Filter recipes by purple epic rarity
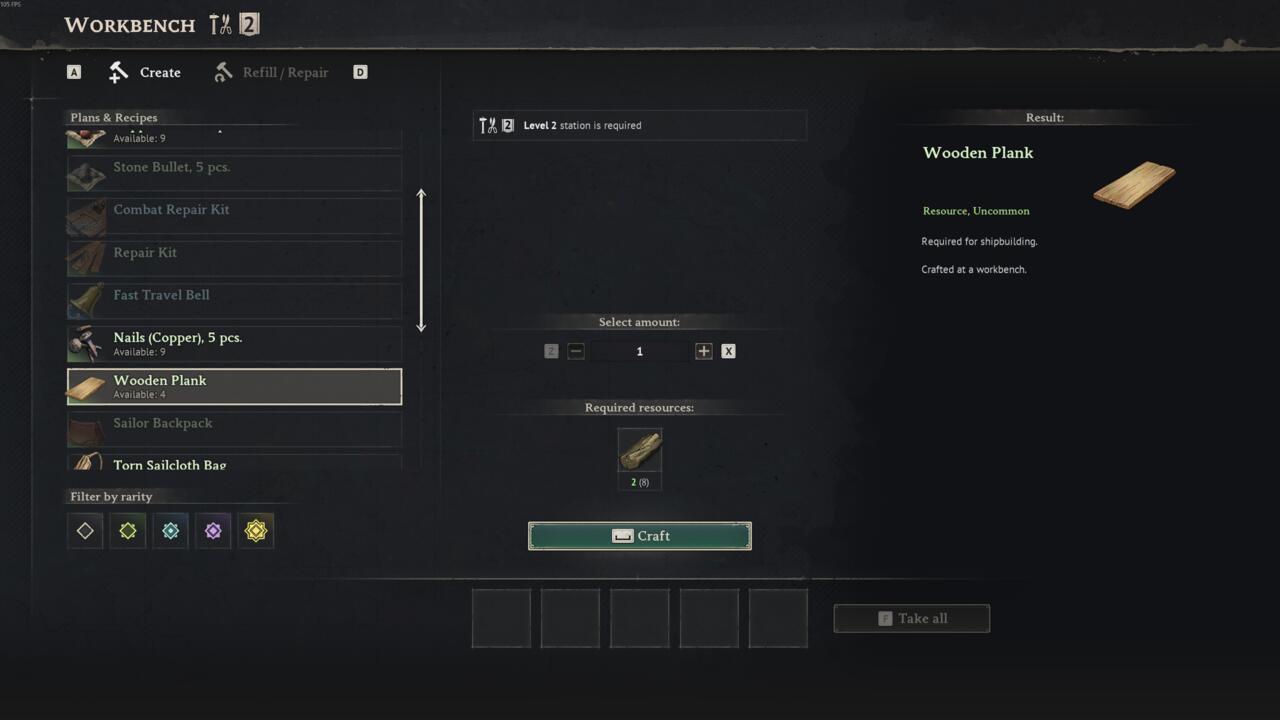The image size is (1280, 720). point(213,531)
